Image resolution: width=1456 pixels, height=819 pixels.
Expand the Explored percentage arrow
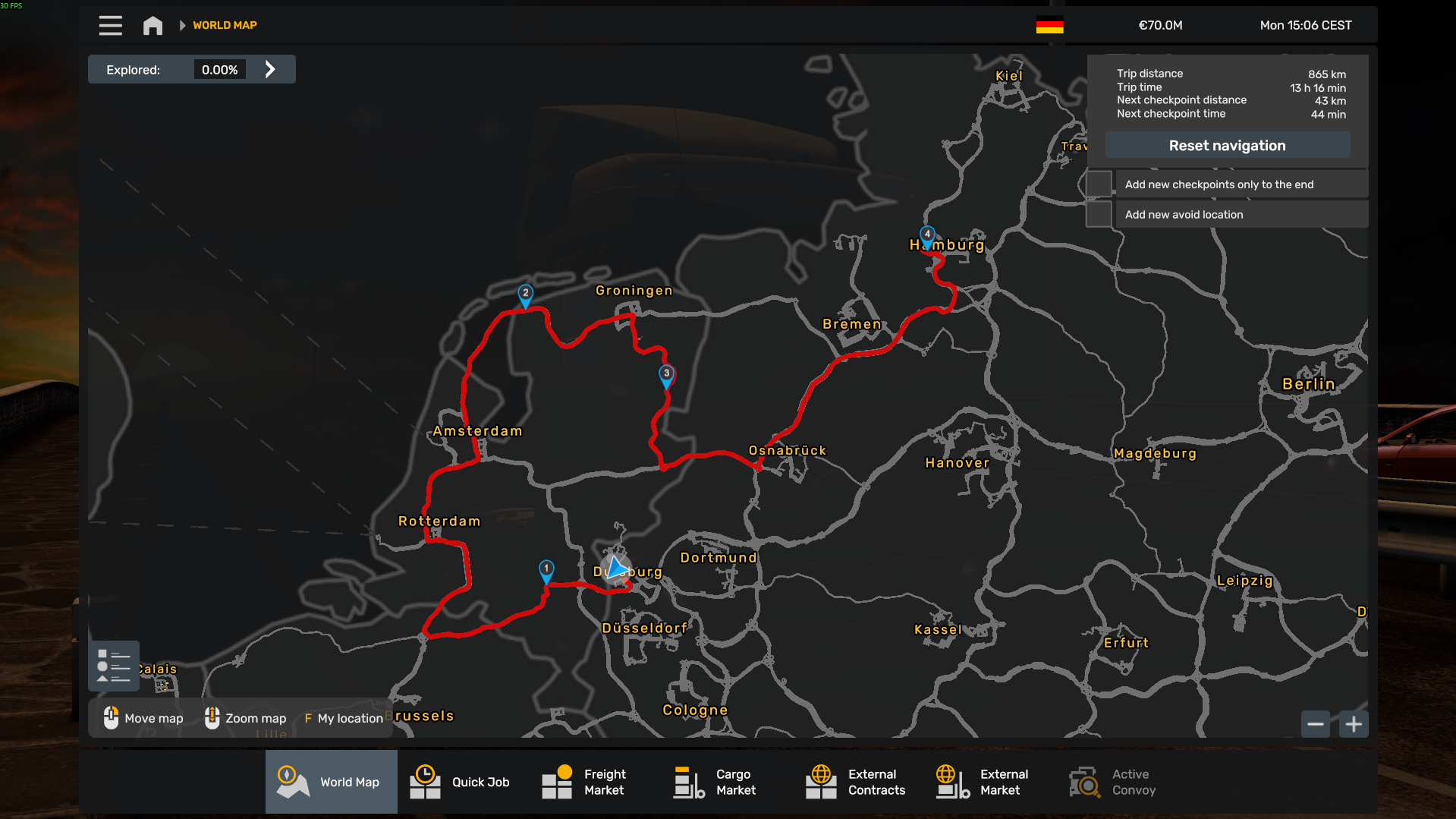270,70
